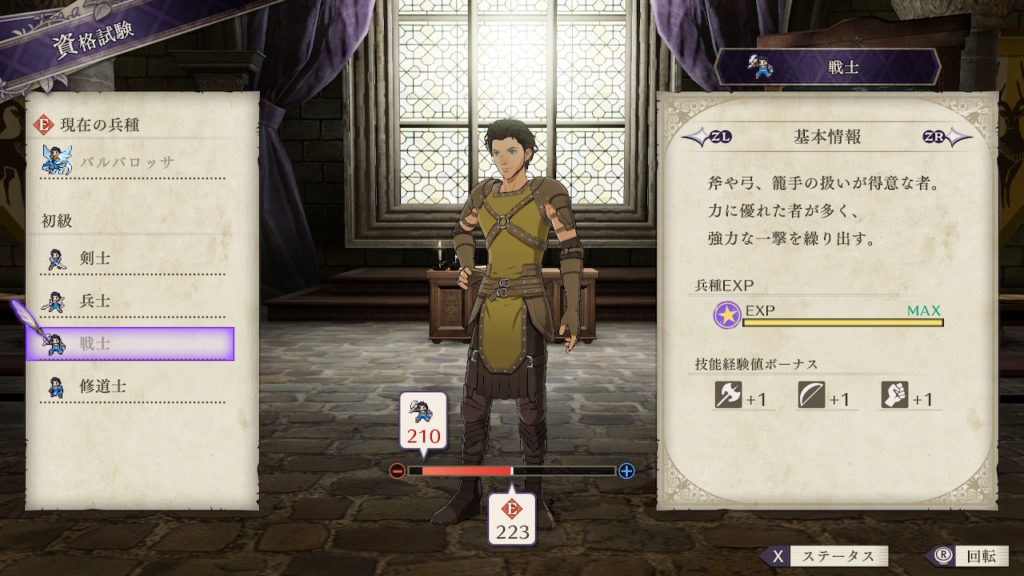Click the axe skill bonus icon
Image resolution: width=1024 pixels, height=576 pixels.
click(728, 396)
